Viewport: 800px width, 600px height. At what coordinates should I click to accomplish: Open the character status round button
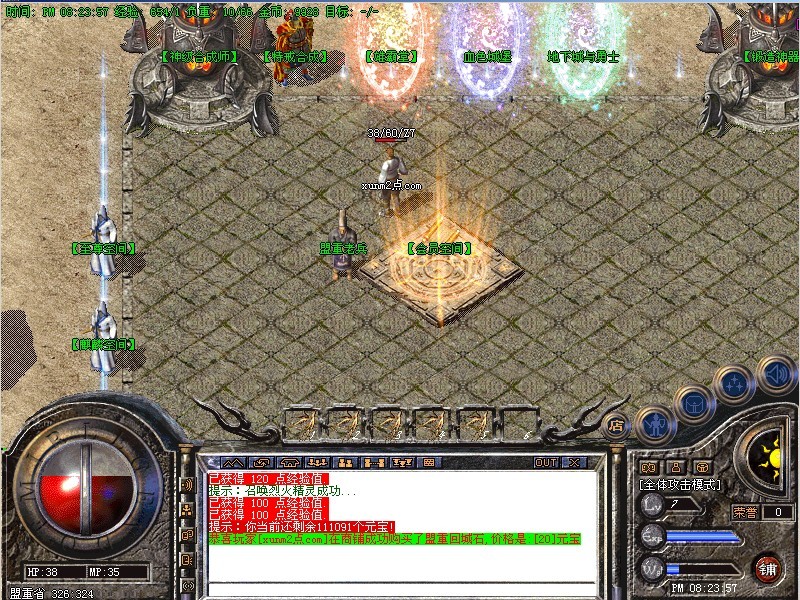654,424
